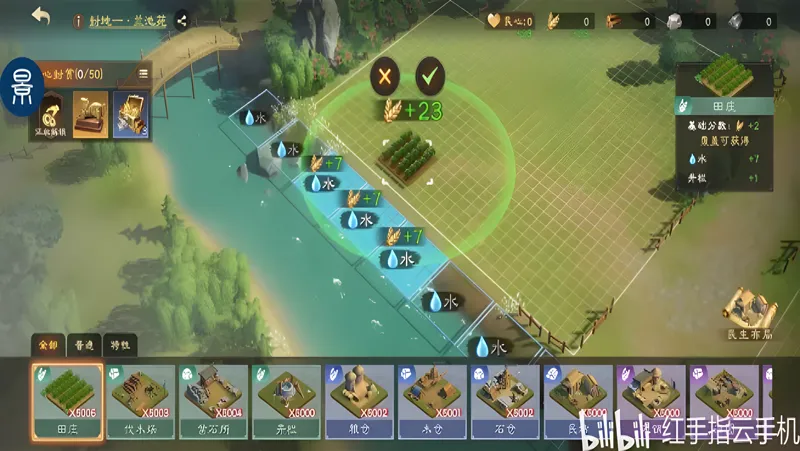Pick the 采石所 quarry building card
800x451 pixels.
[x=213, y=401]
